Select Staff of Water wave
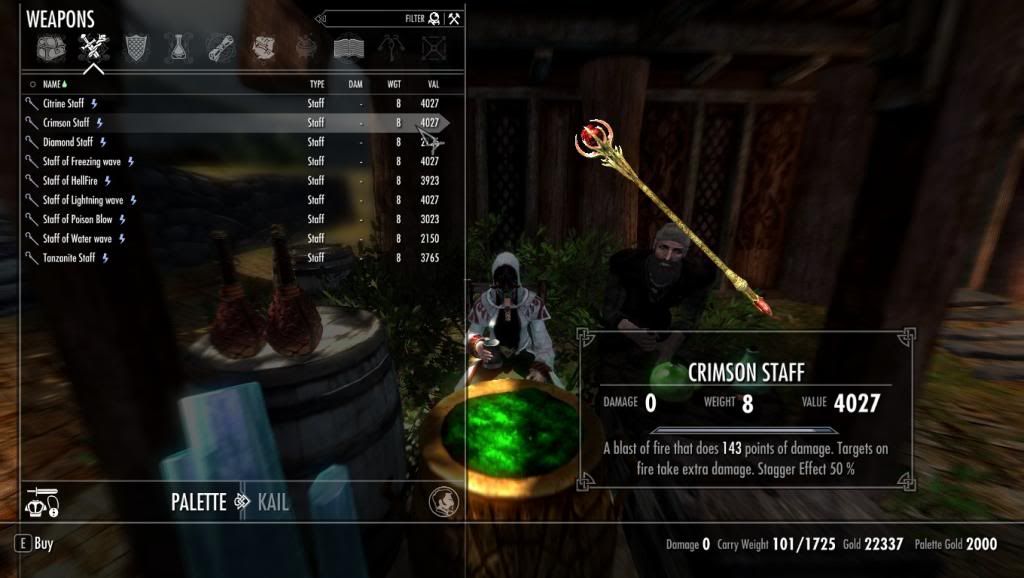This screenshot has height=578, width=1024. pyautogui.click(x=77, y=239)
